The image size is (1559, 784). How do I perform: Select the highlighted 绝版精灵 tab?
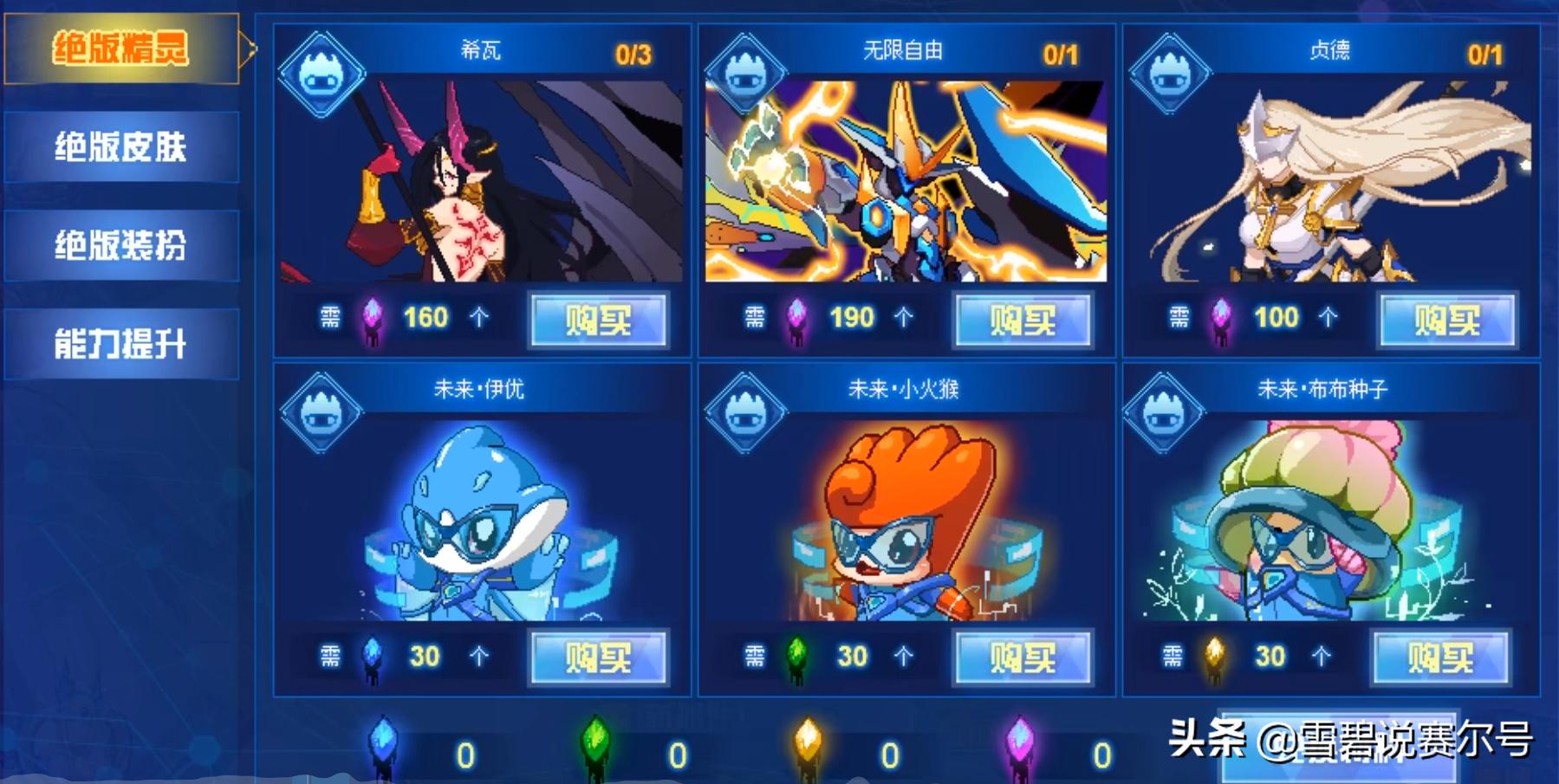[x=121, y=50]
